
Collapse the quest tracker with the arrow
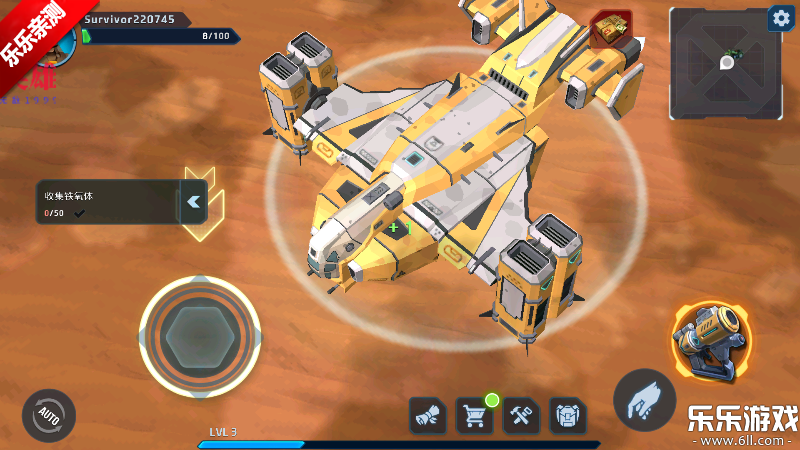point(194,202)
